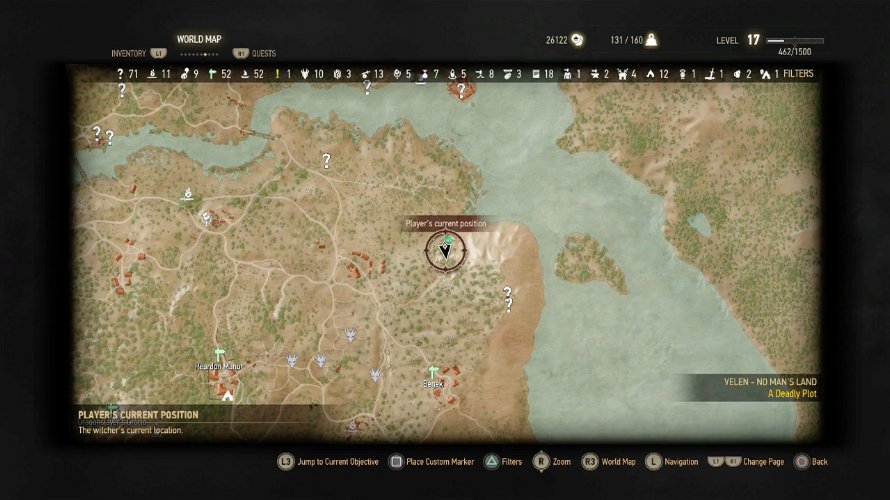Switch to the Quests page
Image resolution: width=890 pixels, height=500 pixels.
click(x=264, y=53)
